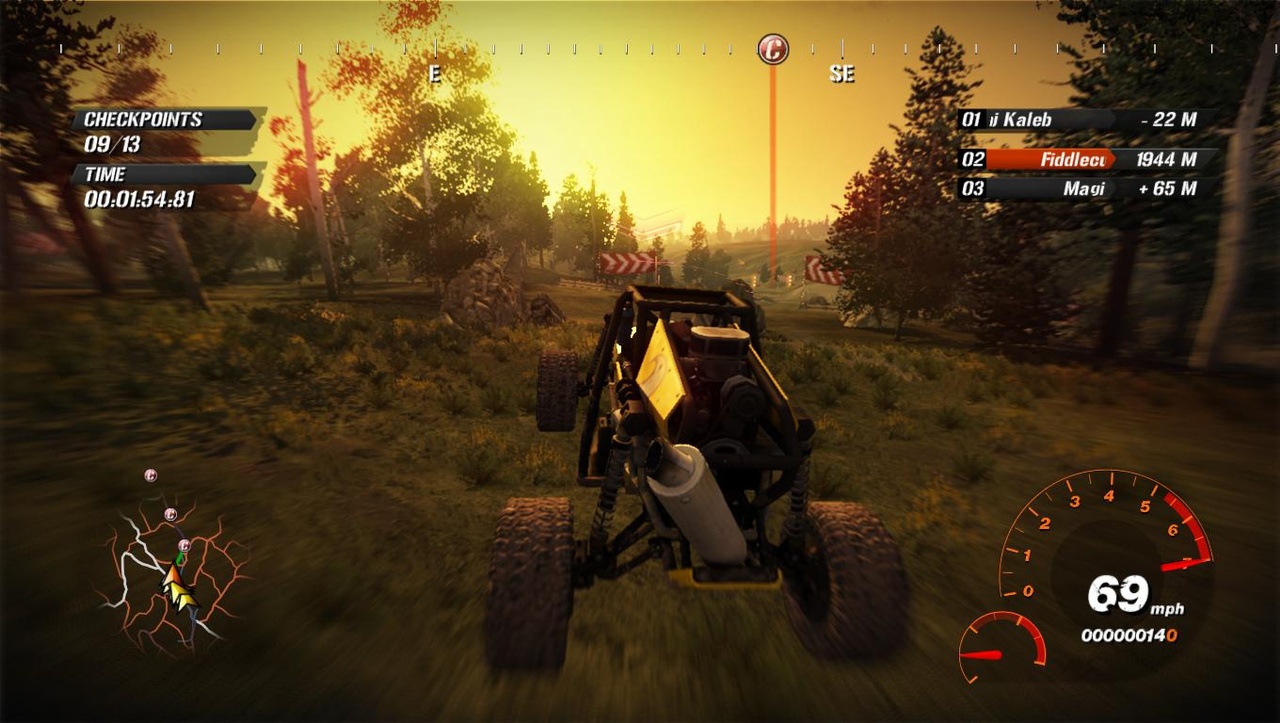Click the E marker on the compass strip
This screenshot has width=1280, height=723.
434,72
